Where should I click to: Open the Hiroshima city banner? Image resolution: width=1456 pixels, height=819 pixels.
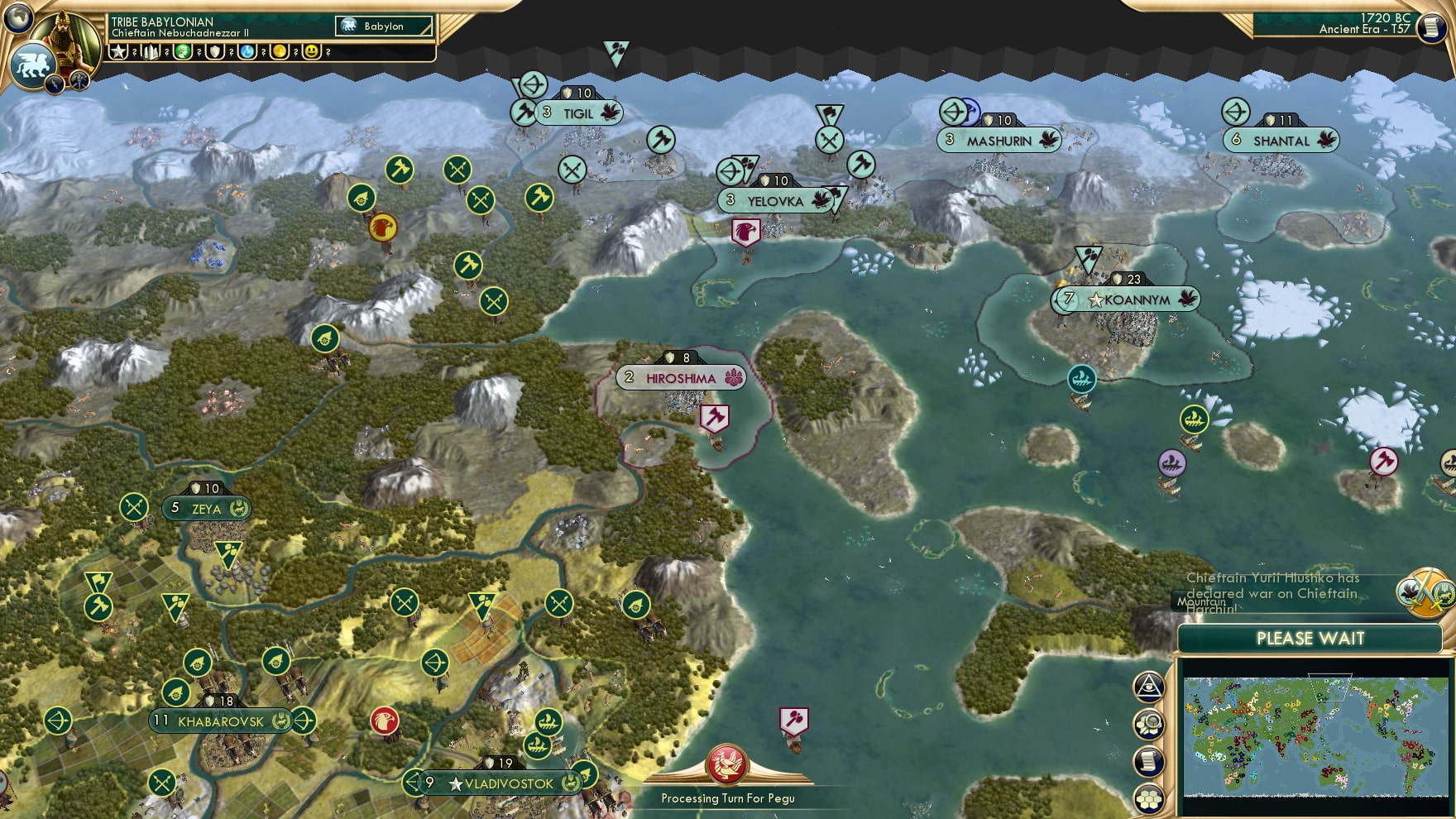pos(680,378)
